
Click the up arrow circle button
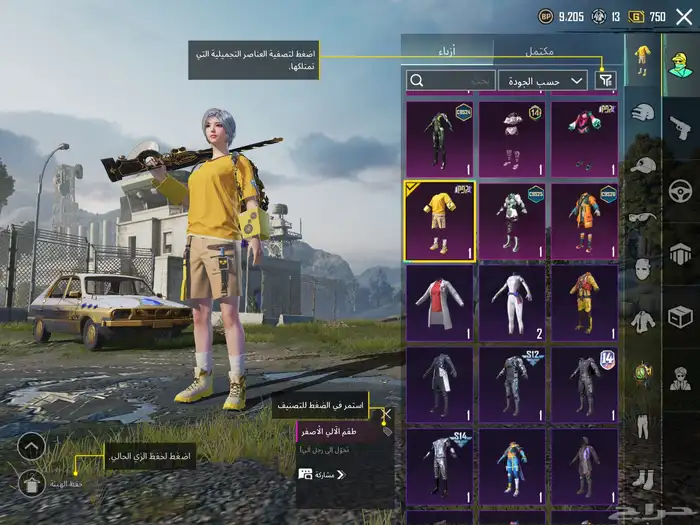[31, 446]
